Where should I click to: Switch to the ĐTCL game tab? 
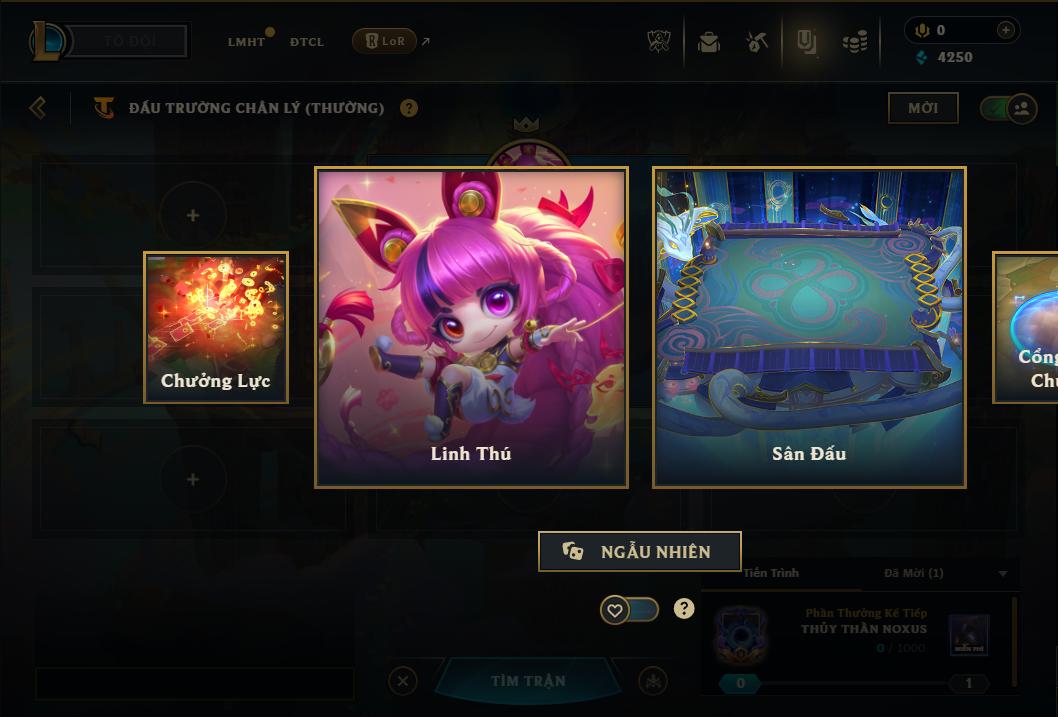tap(307, 42)
